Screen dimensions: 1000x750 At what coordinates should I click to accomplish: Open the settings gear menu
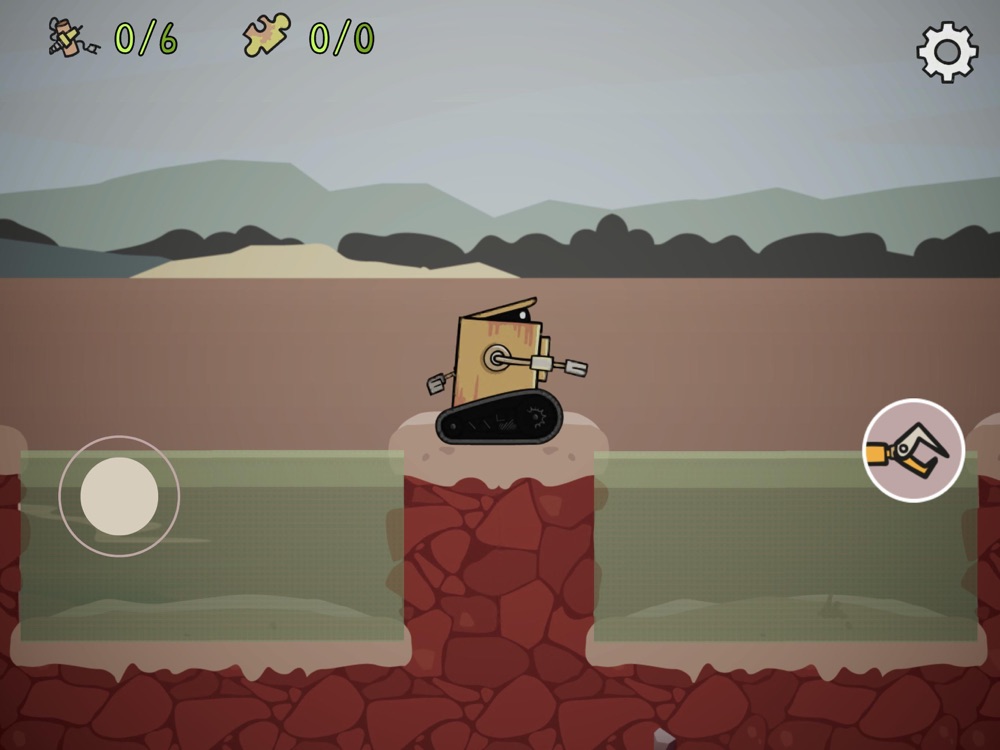coord(946,52)
